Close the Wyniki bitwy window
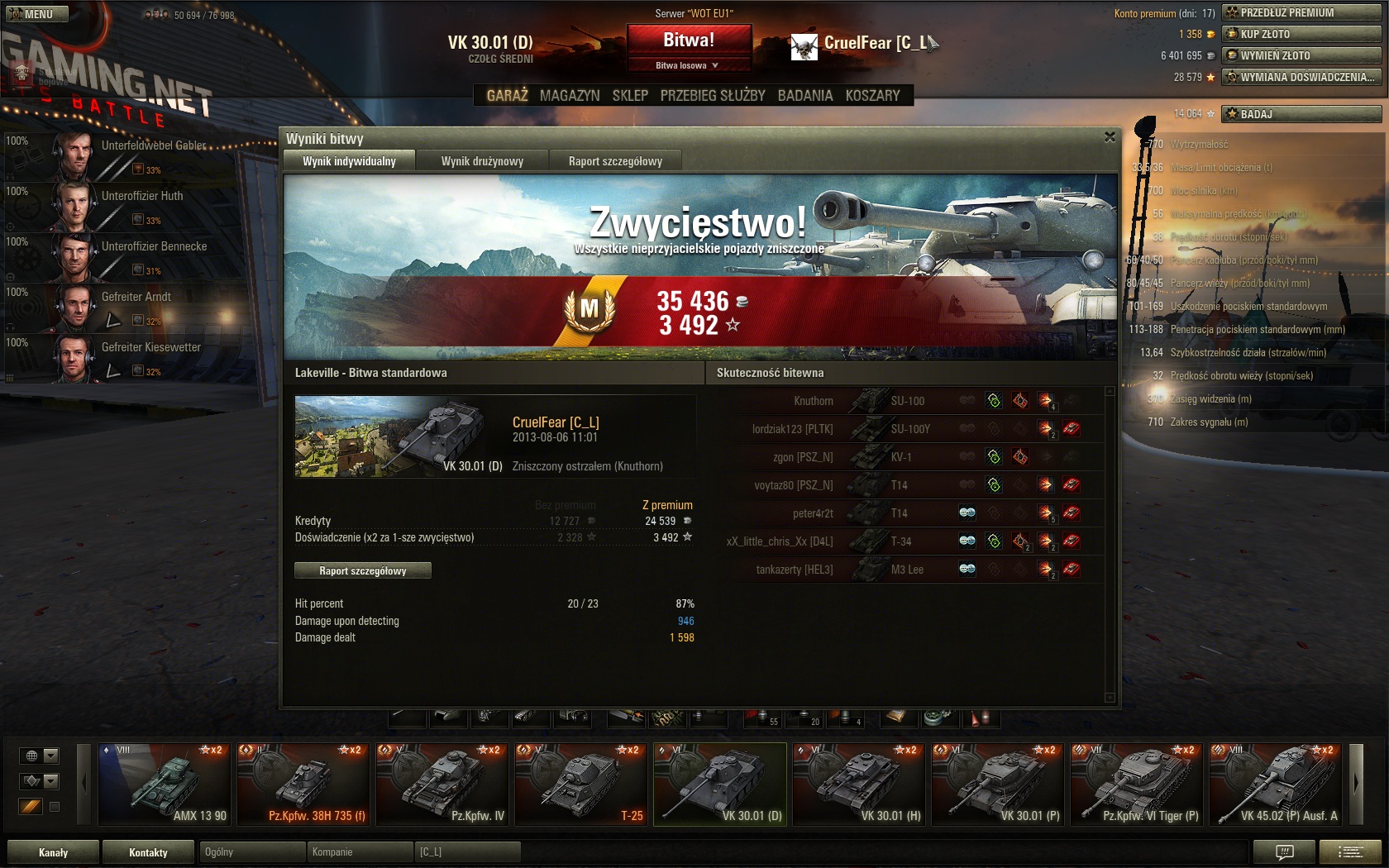This screenshot has height=868, width=1389. point(1110,137)
